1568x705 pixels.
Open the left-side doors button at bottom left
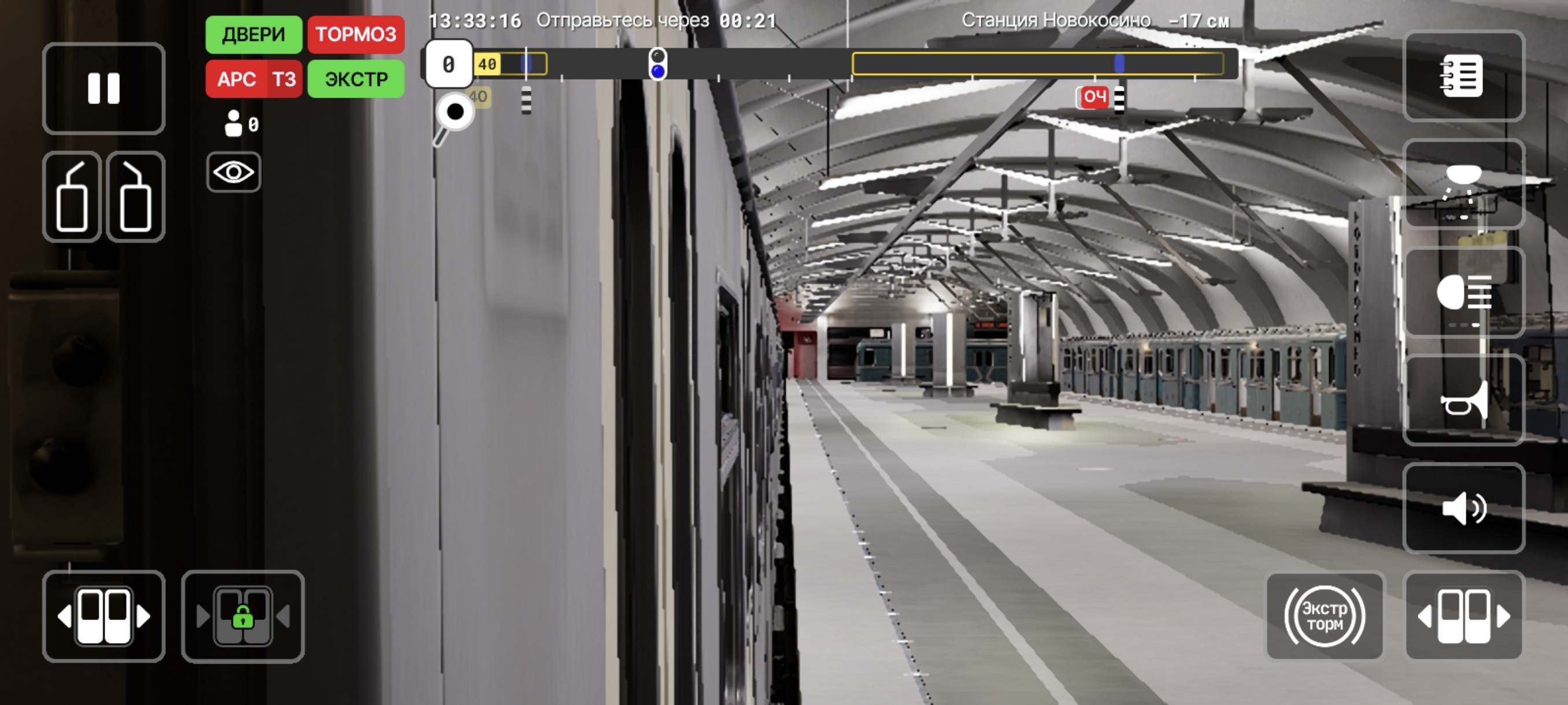tap(103, 616)
